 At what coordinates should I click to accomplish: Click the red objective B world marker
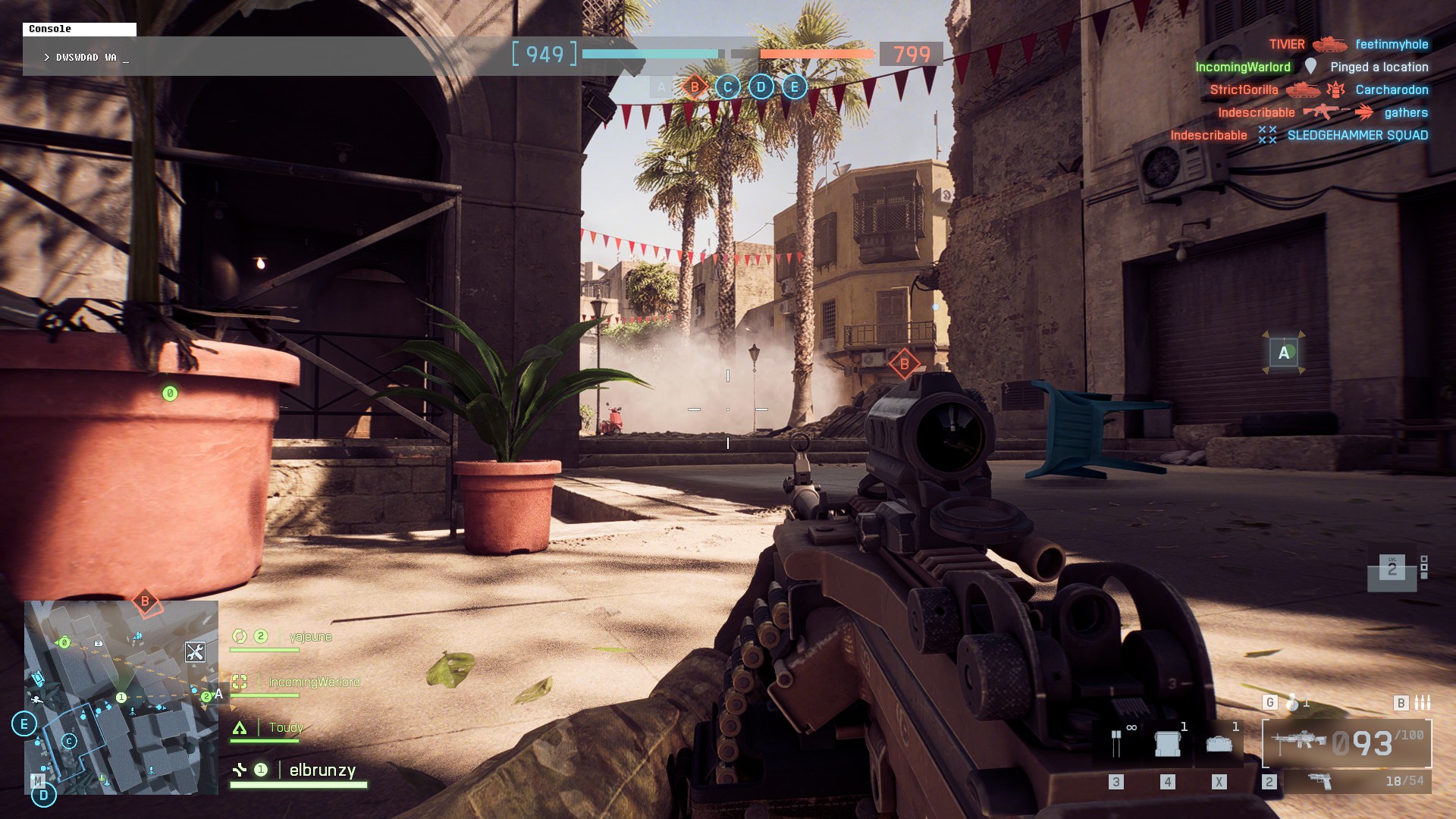click(904, 364)
